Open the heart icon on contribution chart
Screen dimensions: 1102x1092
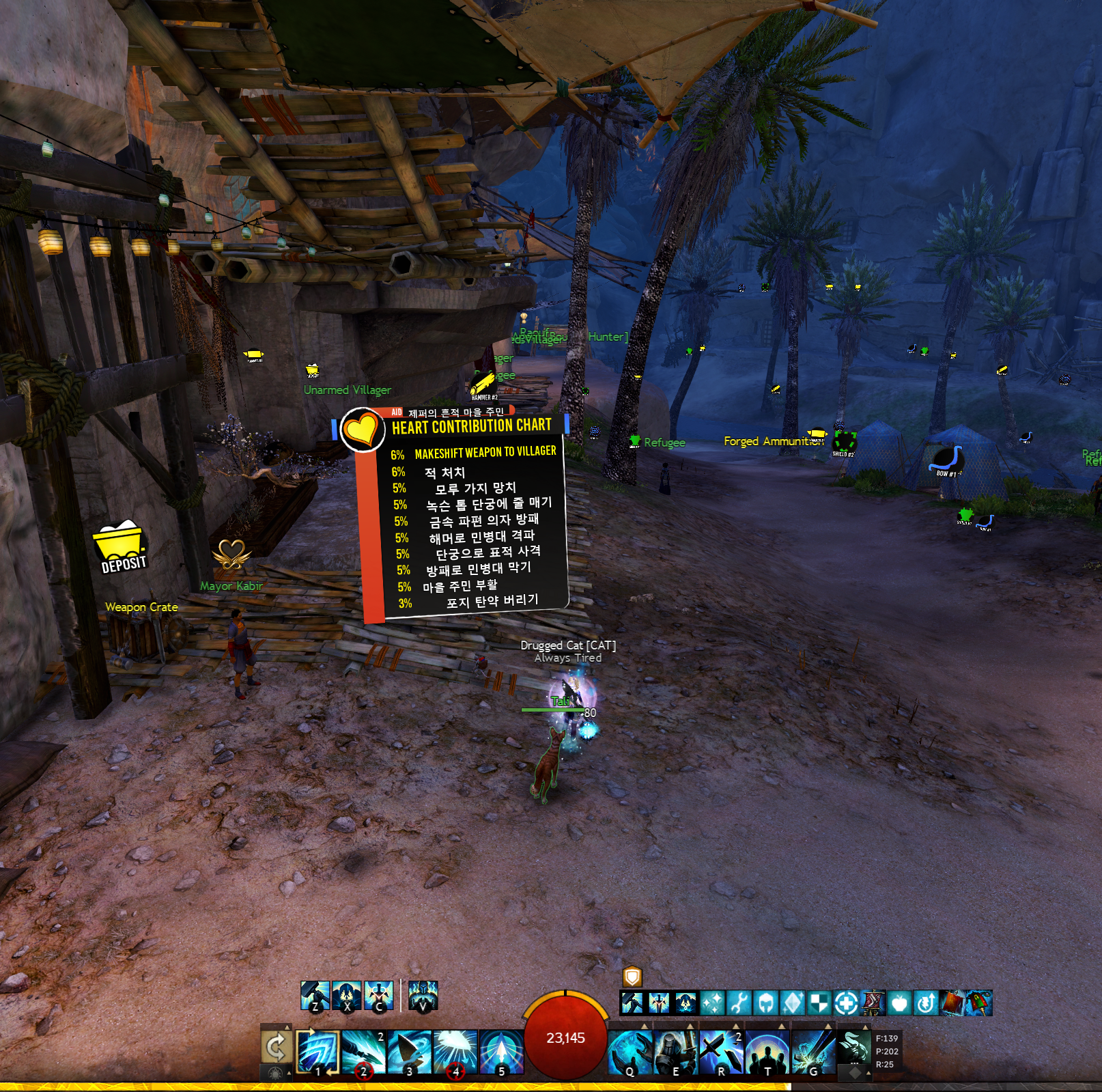(x=361, y=430)
